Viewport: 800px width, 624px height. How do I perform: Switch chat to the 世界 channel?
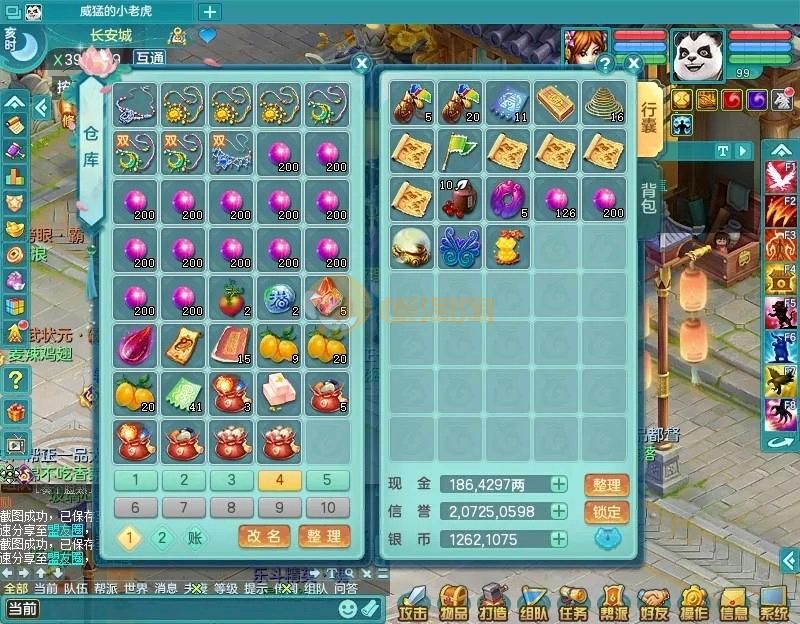pyautogui.click(x=134, y=588)
